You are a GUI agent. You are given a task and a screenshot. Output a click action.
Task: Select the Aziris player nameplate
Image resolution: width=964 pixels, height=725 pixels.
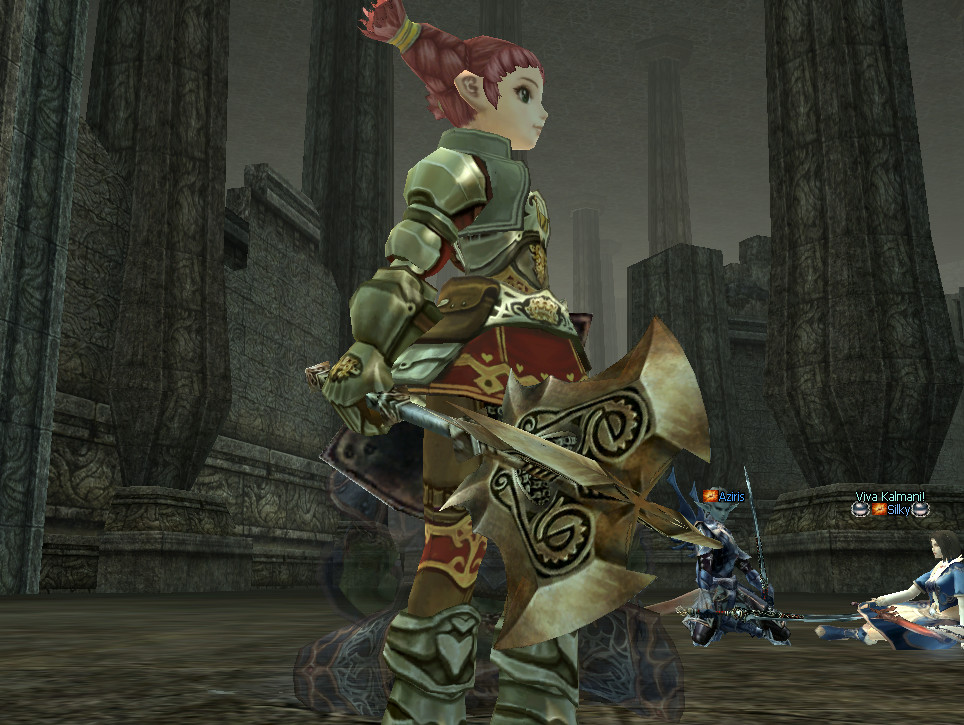point(730,497)
